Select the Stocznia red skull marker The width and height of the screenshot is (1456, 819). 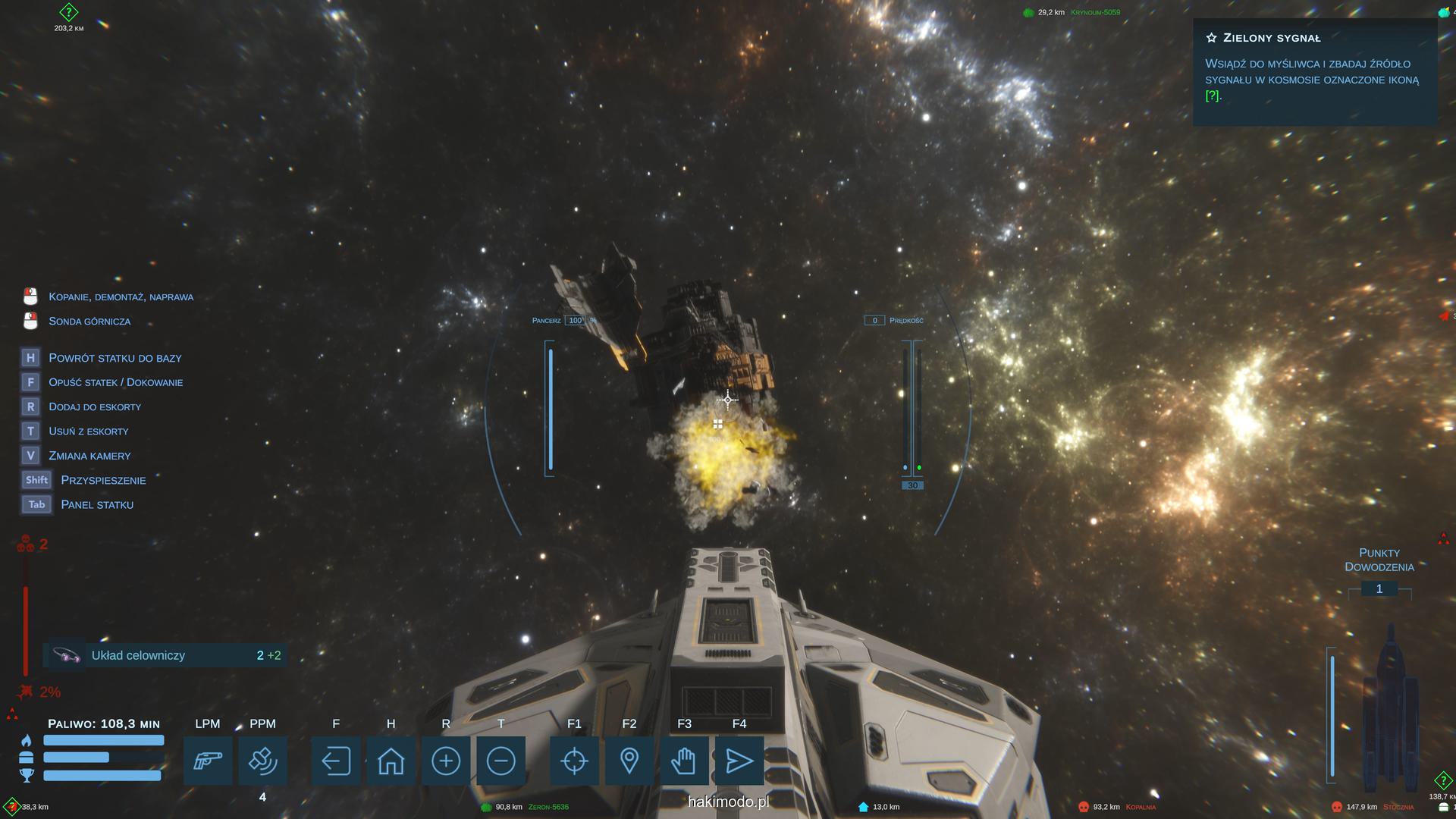pyautogui.click(x=1337, y=807)
